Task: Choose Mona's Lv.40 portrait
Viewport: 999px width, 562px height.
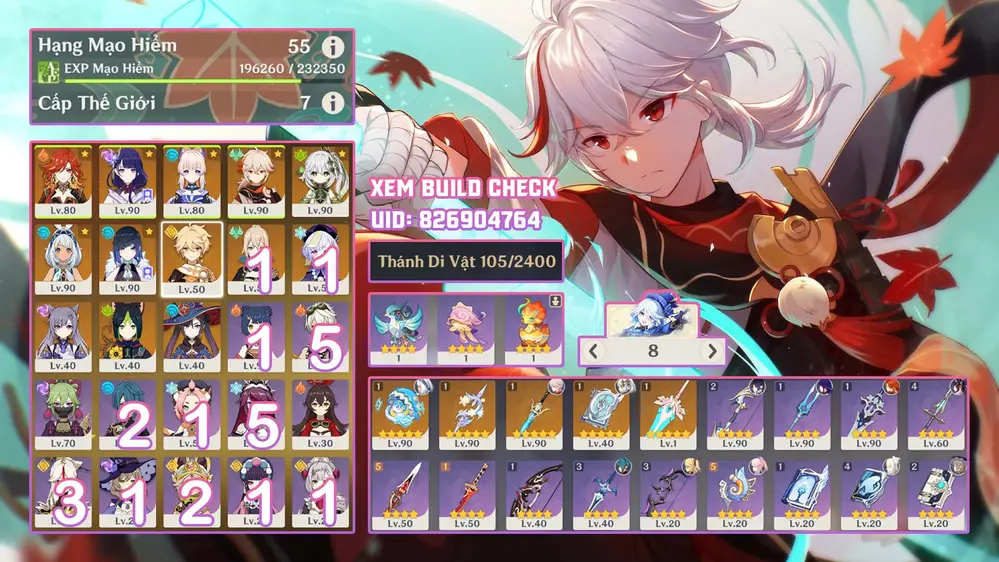Action: [192, 335]
